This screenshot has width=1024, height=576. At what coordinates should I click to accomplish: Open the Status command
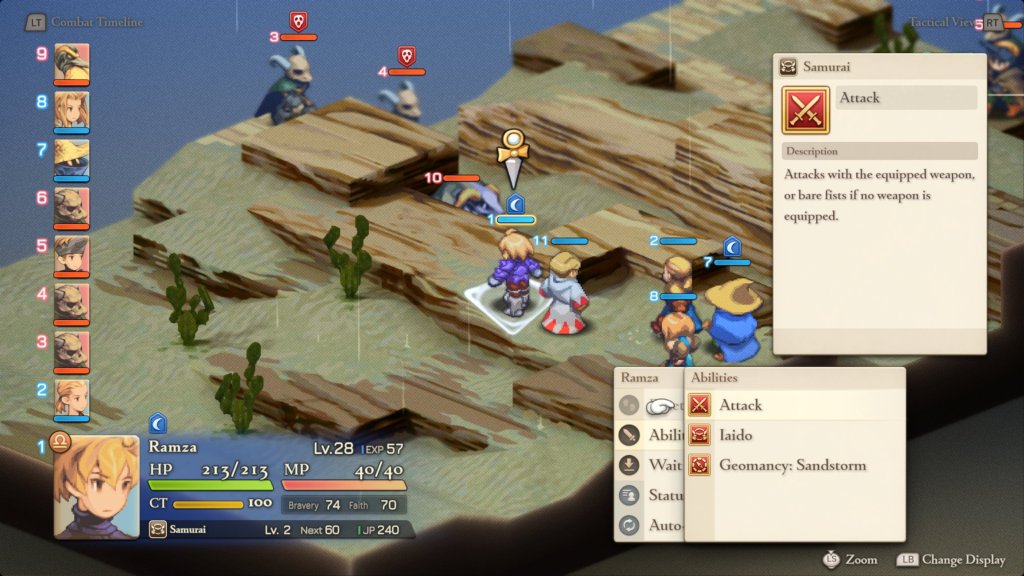click(x=650, y=495)
